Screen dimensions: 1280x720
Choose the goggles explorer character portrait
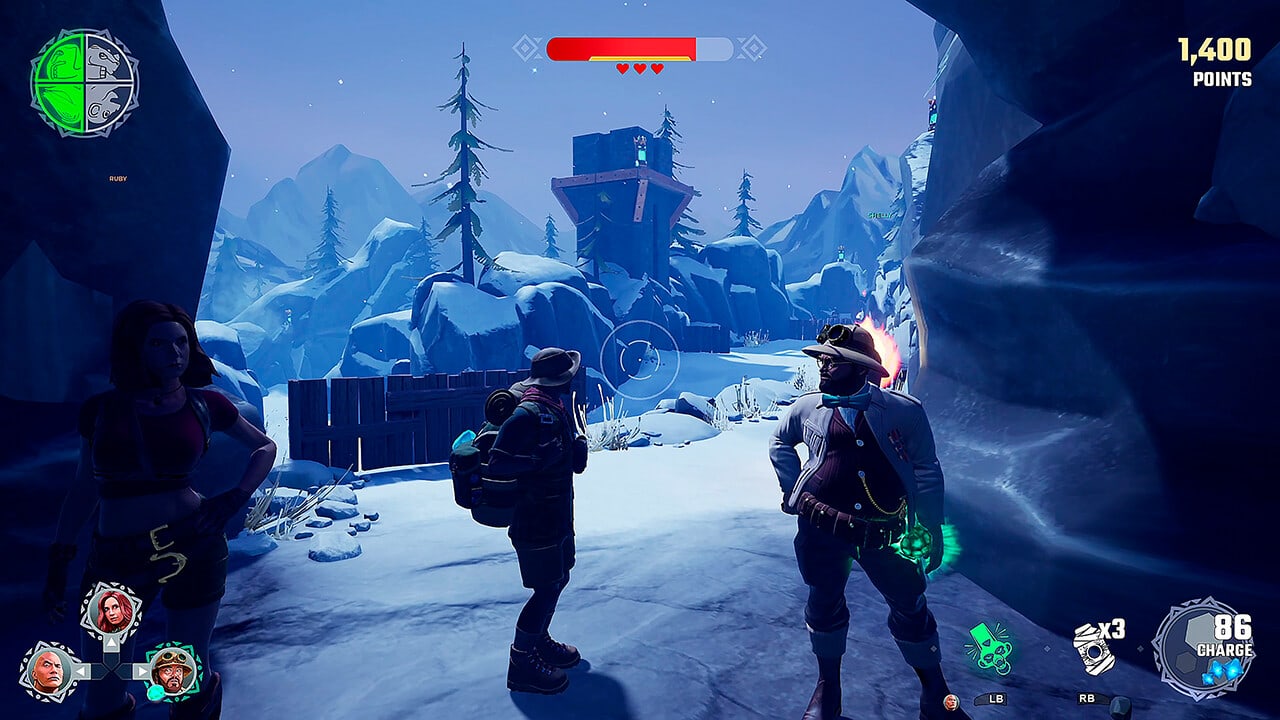pos(174,670)
